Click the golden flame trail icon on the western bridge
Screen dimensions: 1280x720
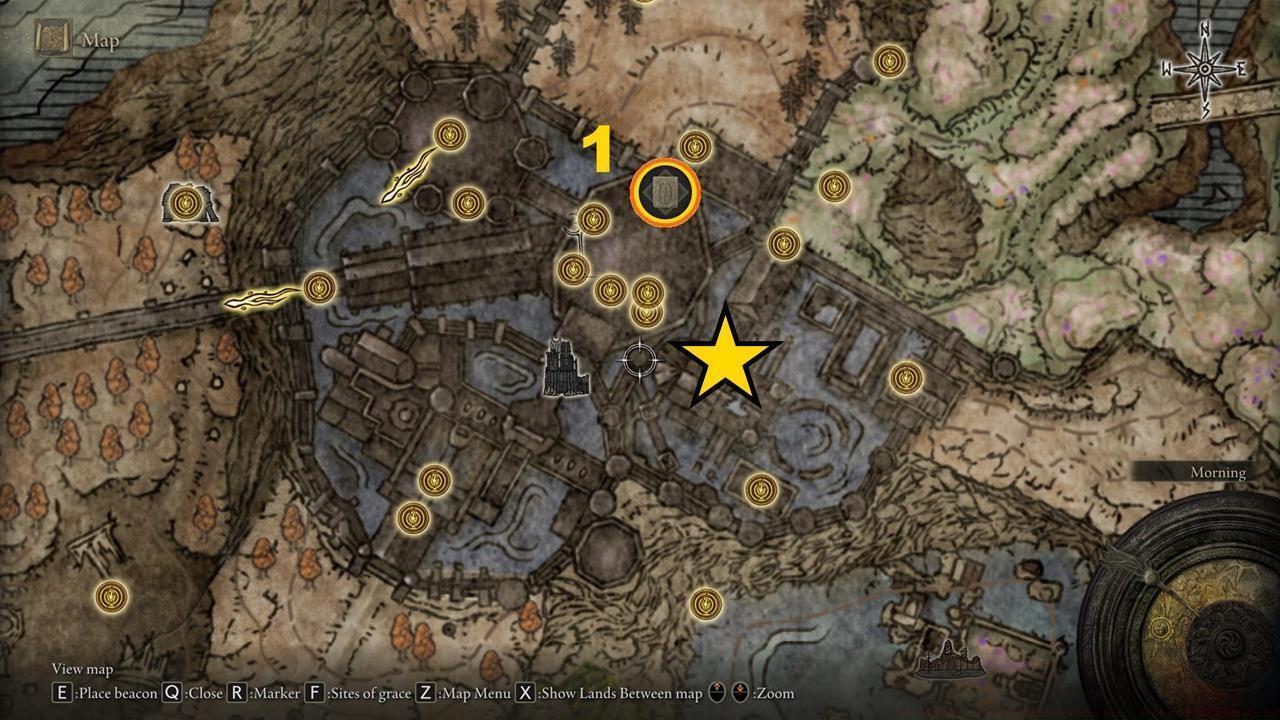pos(260,297)
